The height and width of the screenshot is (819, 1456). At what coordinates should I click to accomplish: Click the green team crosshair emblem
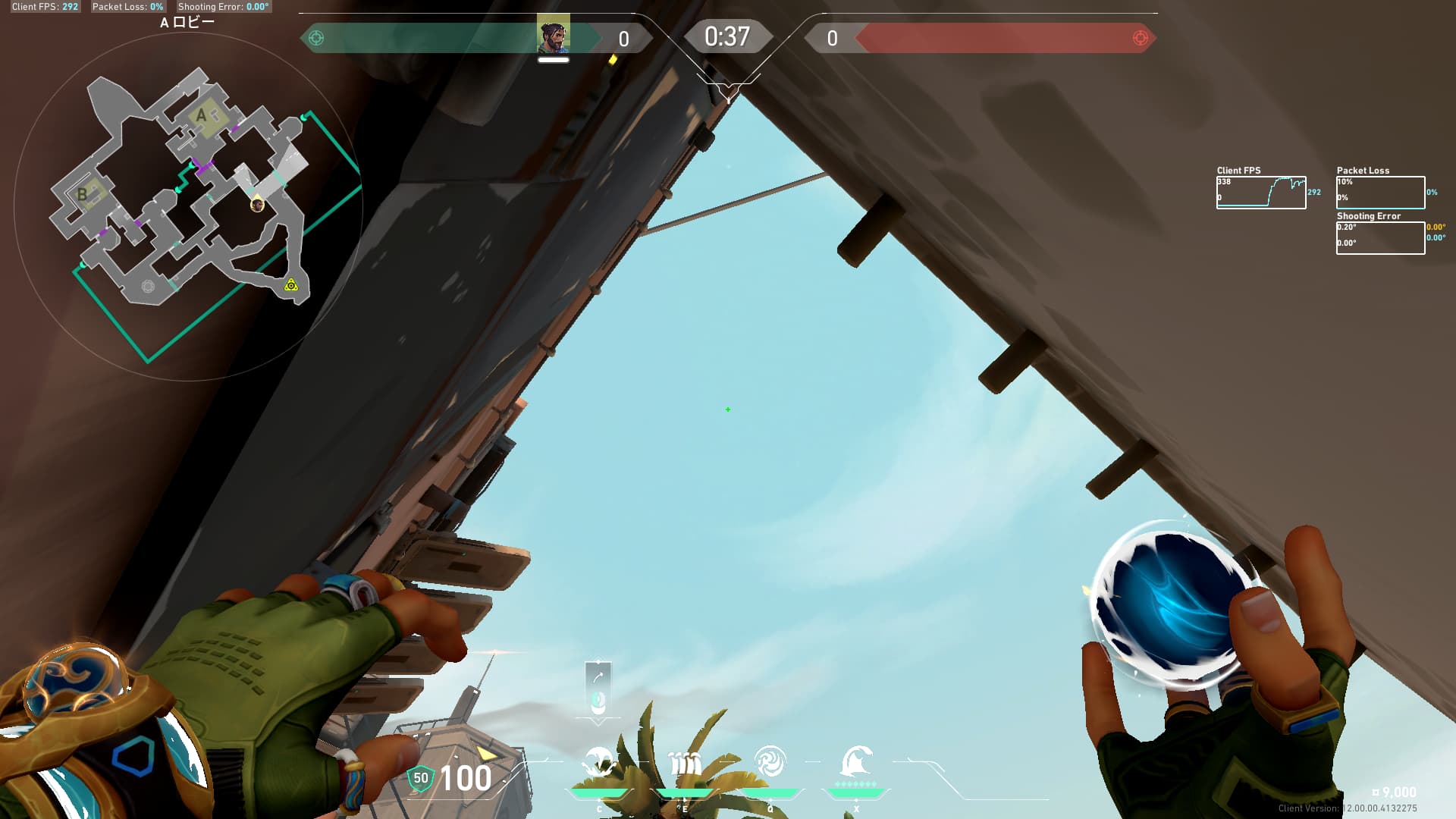click(x=316, y=38)
